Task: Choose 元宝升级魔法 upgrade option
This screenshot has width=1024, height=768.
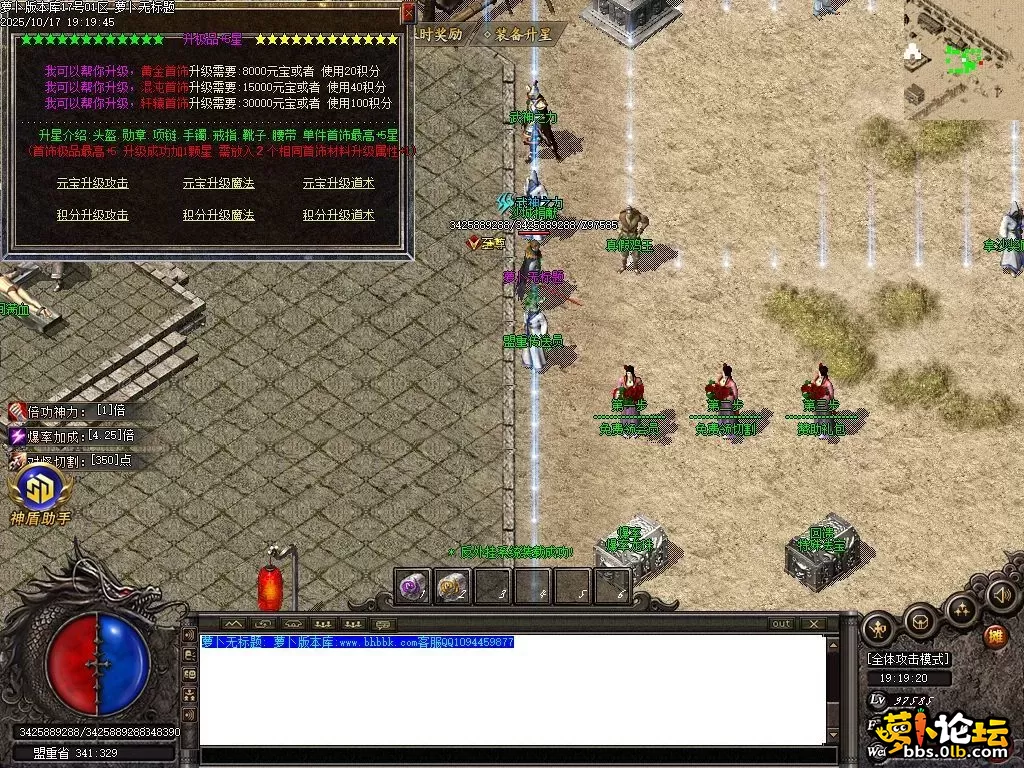Action: tap(218, 183)
